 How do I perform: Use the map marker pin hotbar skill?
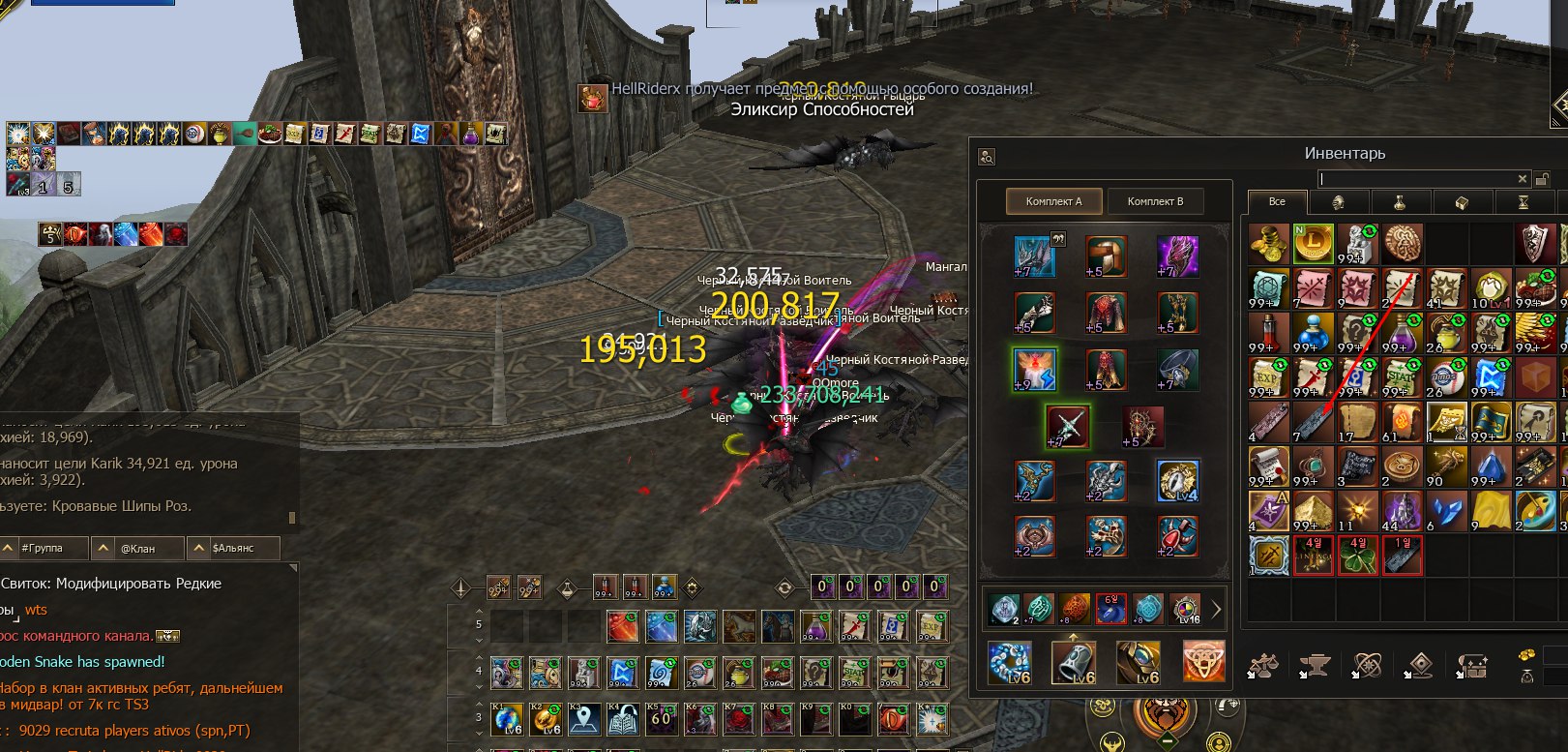(x=584, y=720)
